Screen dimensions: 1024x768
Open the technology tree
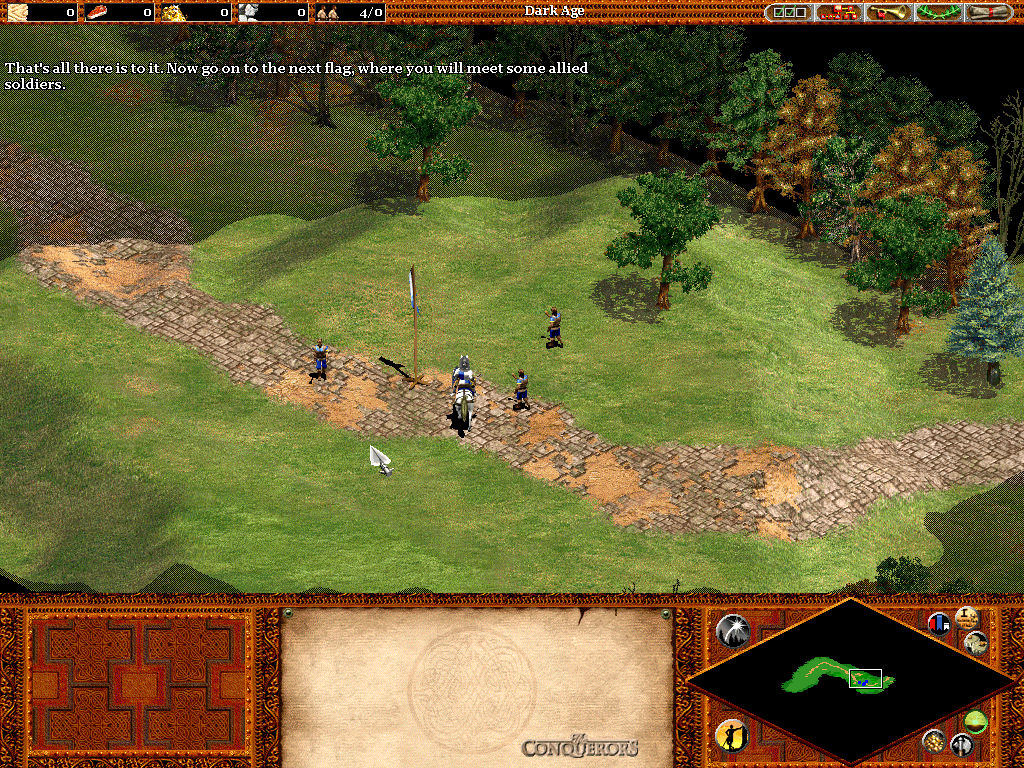pyautogui.click(x=839, y=12)
